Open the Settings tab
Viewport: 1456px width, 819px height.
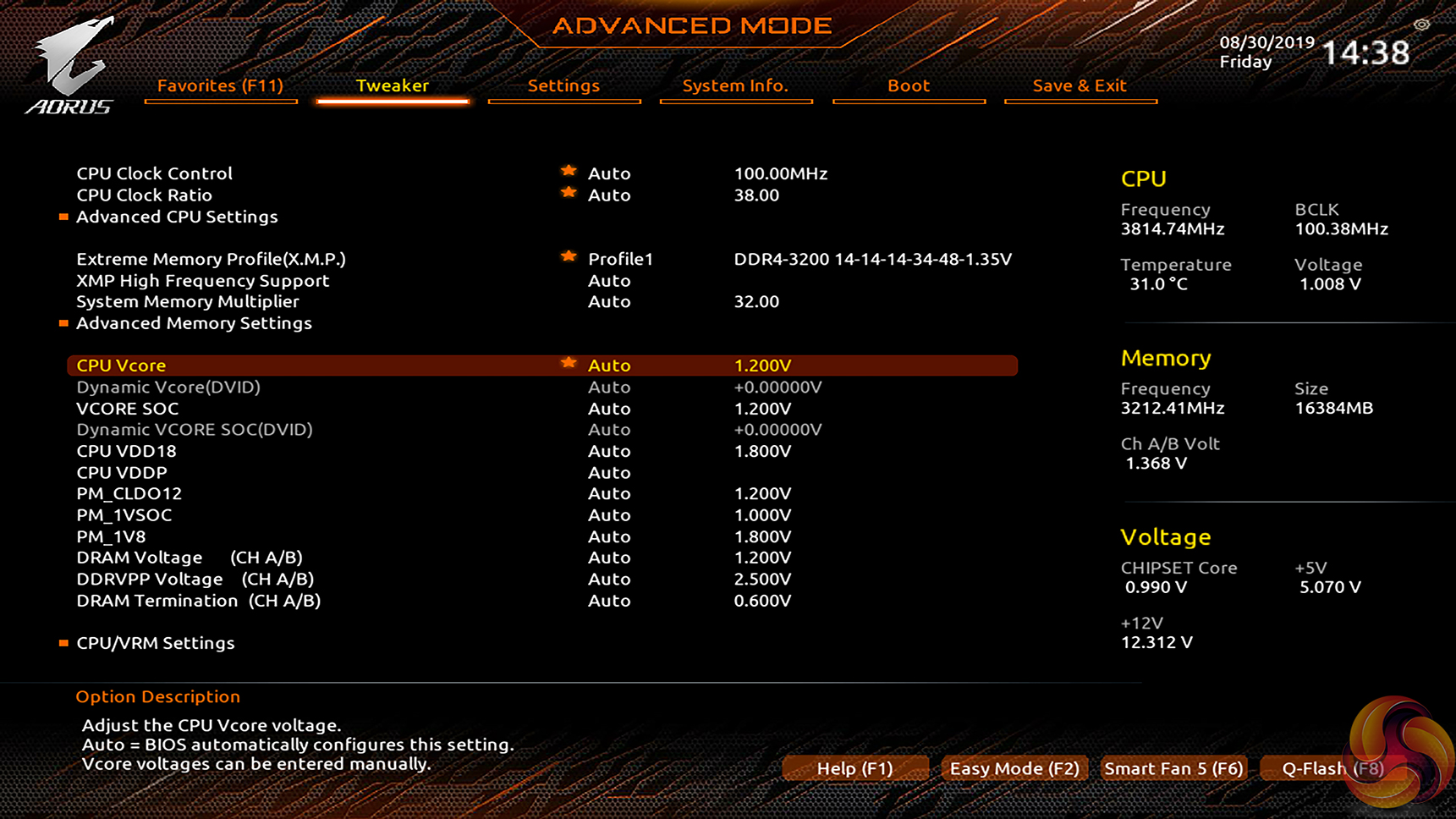point(563,85)
